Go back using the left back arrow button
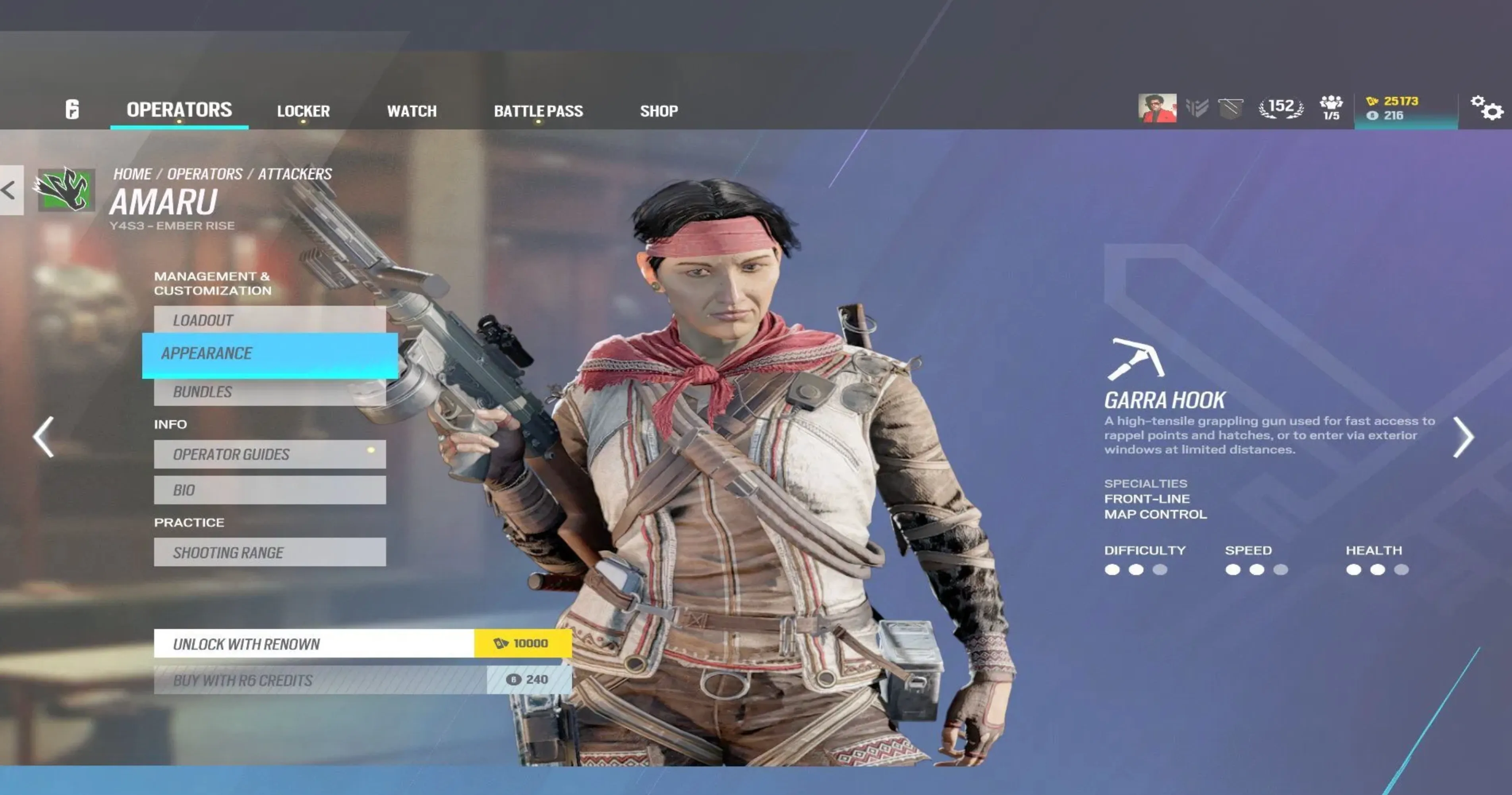1512x795 pixels. (8, 189)
